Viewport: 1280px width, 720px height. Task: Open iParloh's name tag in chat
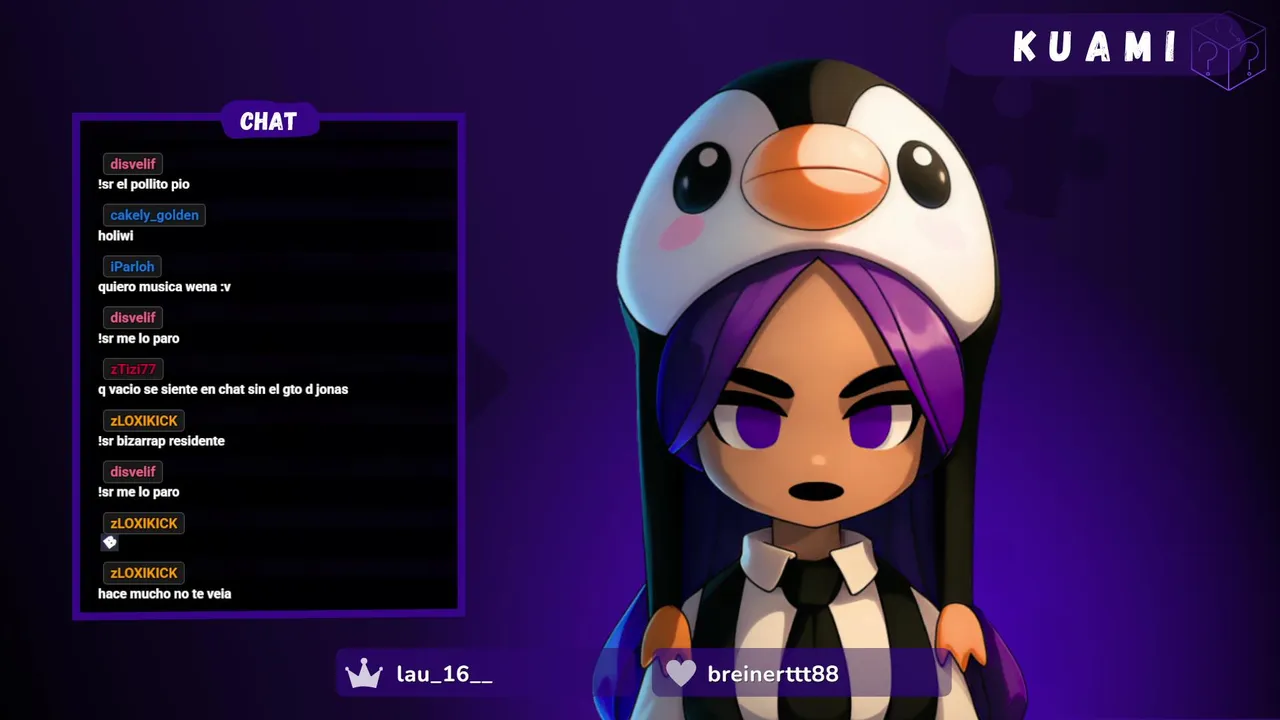[x=132, y=267]
